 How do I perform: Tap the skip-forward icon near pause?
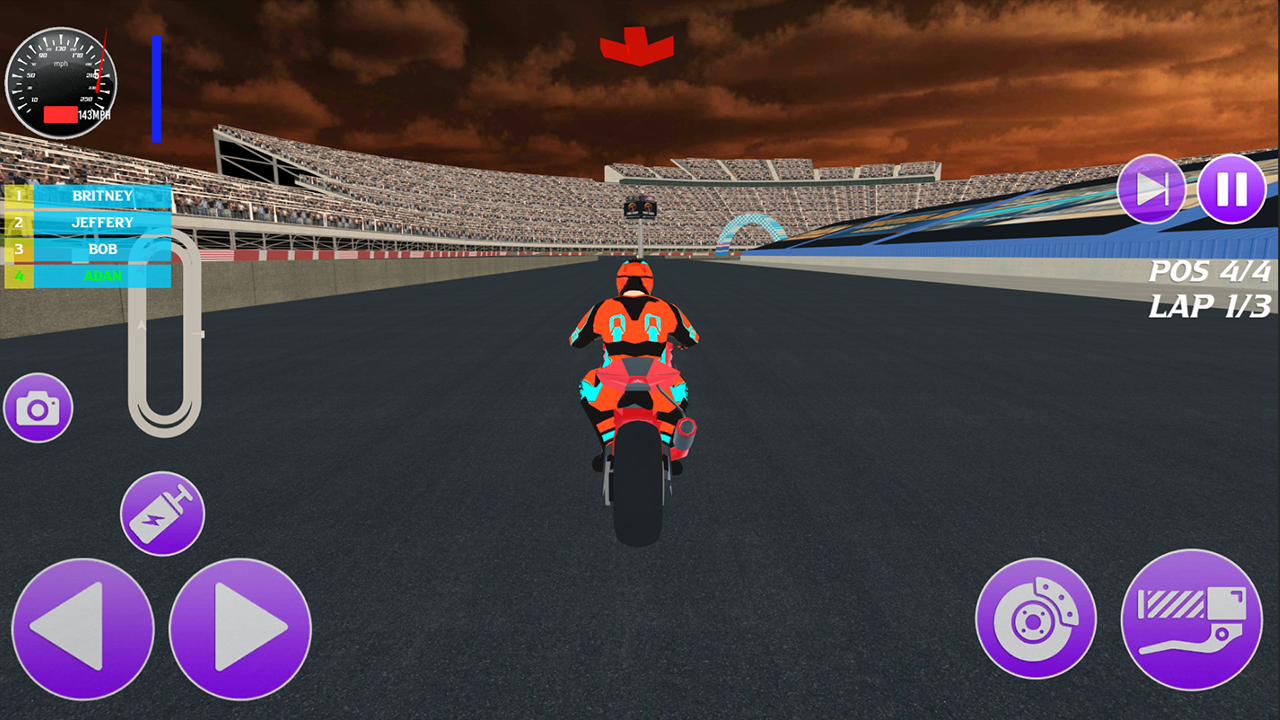point(1152,188)
